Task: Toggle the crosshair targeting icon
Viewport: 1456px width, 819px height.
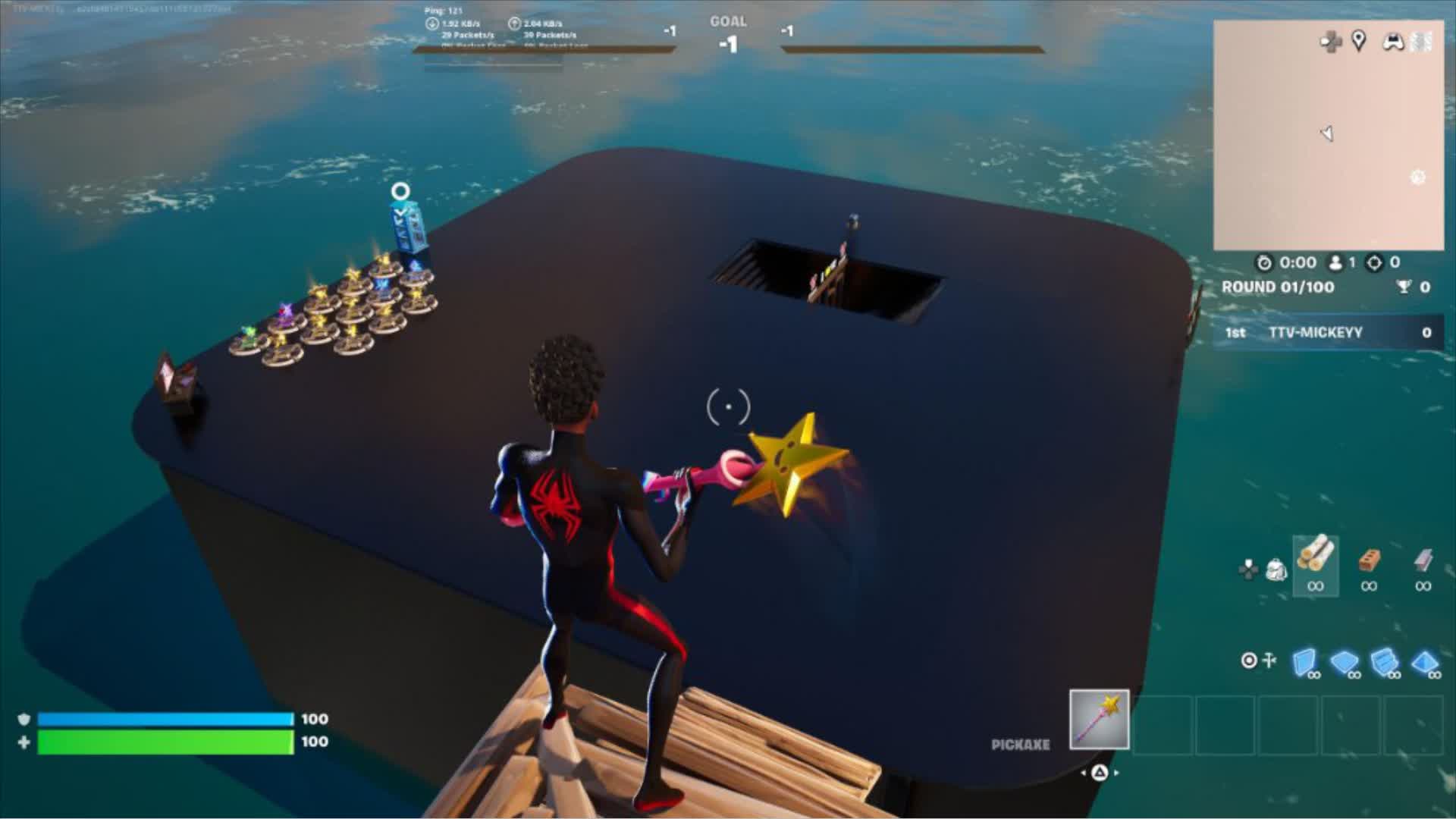Action: (1250, 660)
